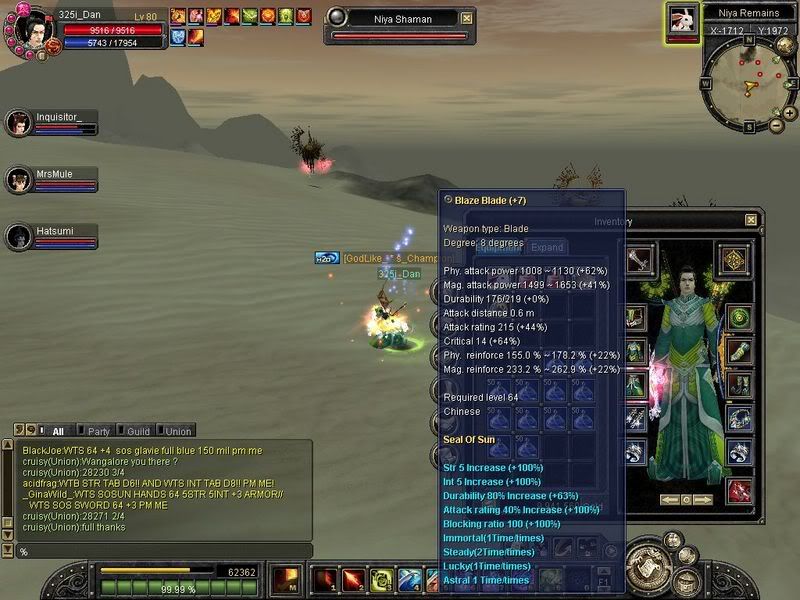
Task: Switch chat to the Party tab
Action: click(x=98, y=431)
